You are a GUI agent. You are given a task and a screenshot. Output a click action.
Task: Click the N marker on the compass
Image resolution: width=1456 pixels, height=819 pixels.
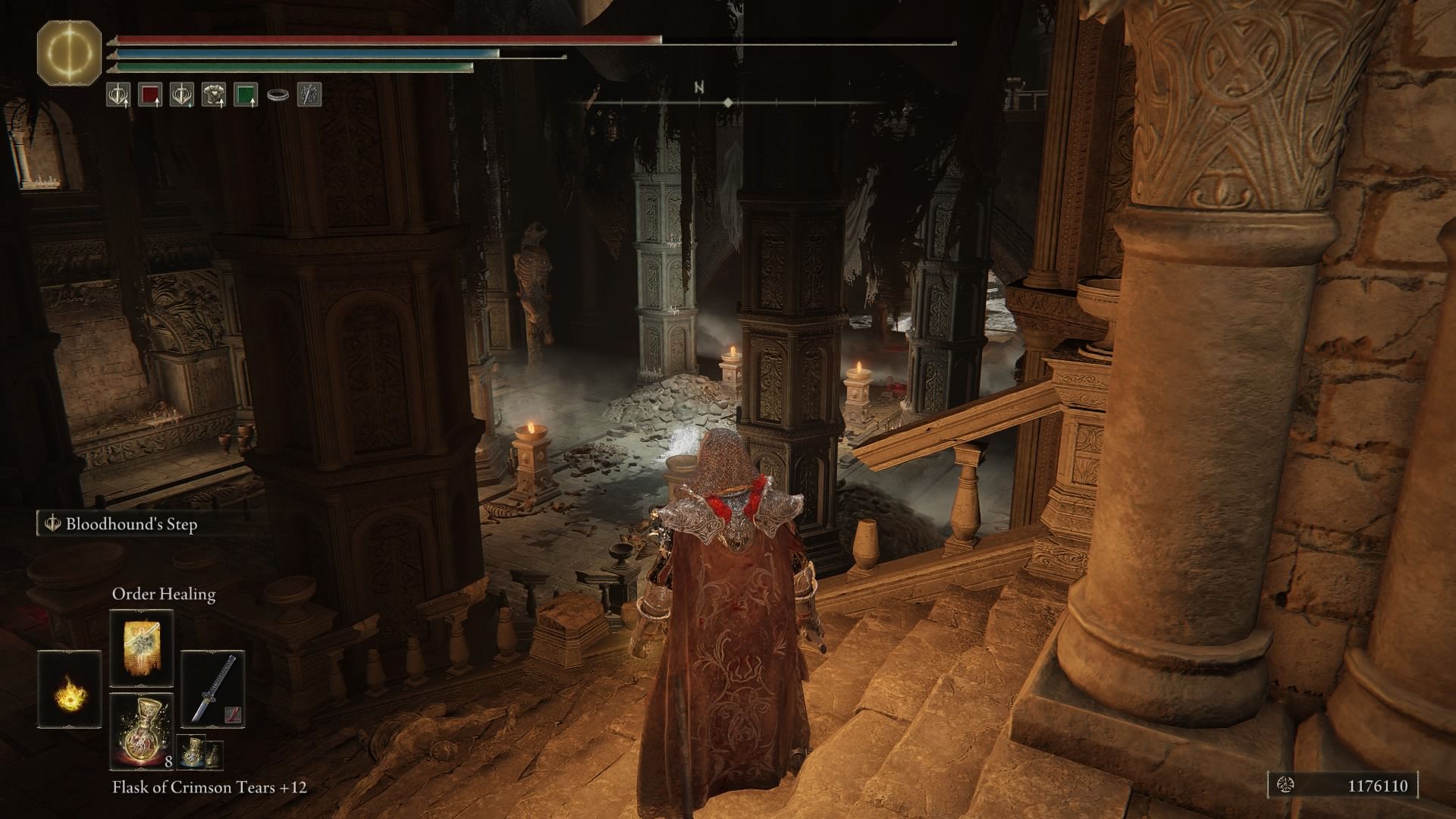698,86
